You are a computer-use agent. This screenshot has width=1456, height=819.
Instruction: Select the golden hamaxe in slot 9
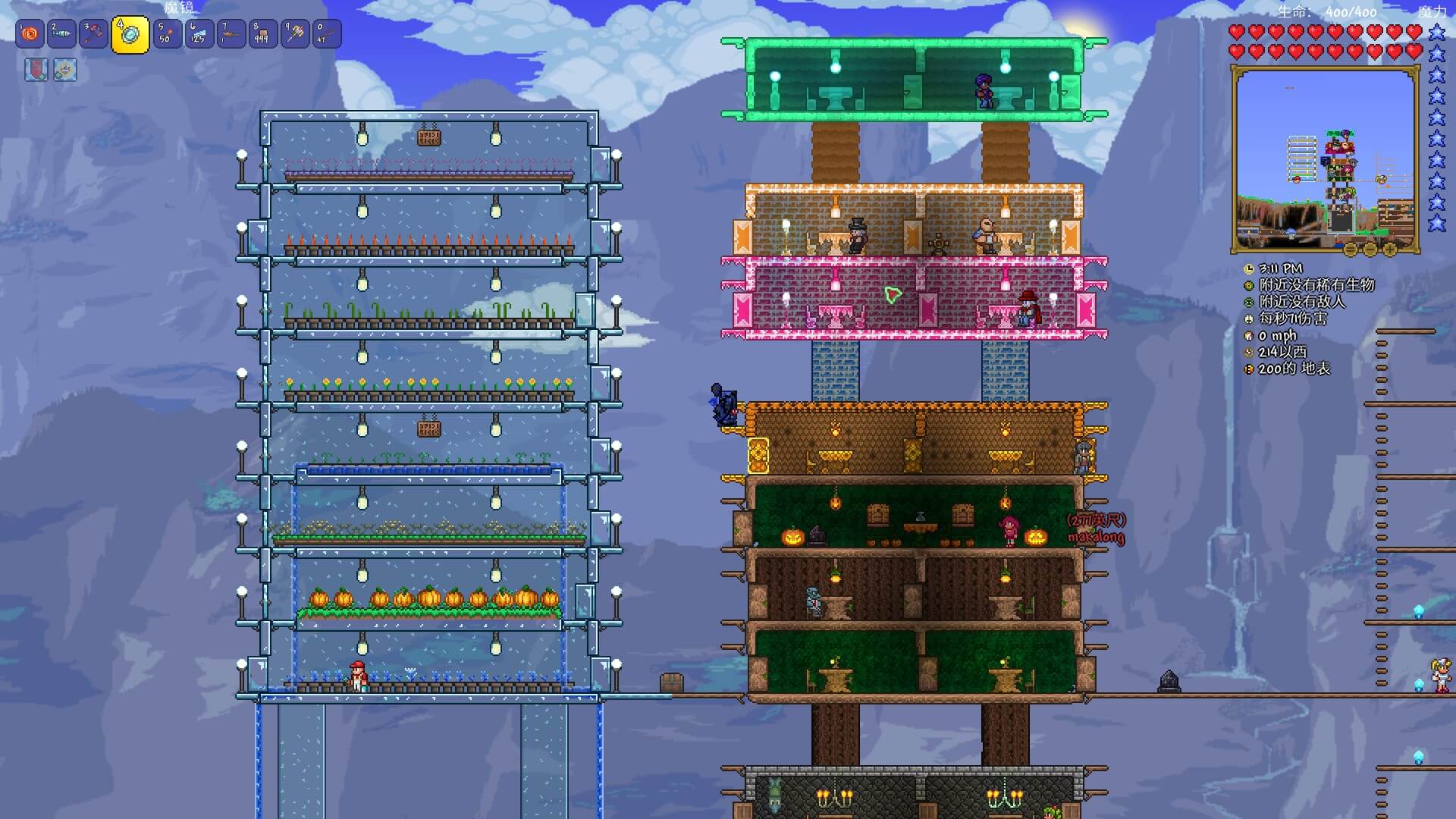pyautogui.click(x=295, y=34)
